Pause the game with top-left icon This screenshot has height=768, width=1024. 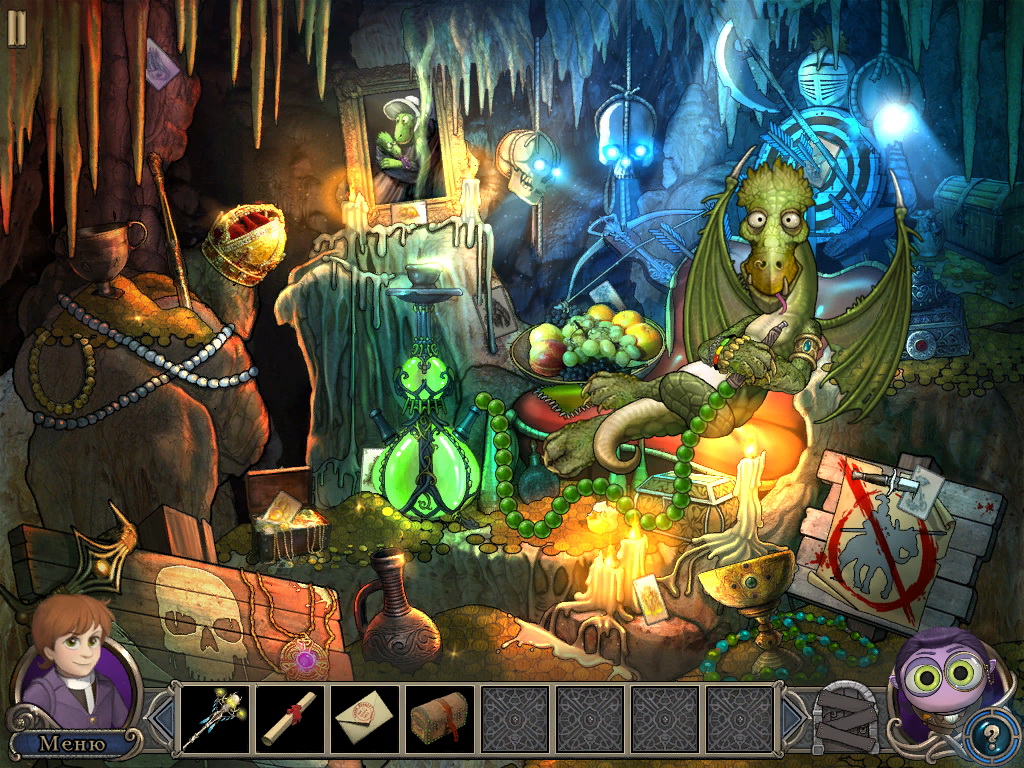[x=17, y=28]
